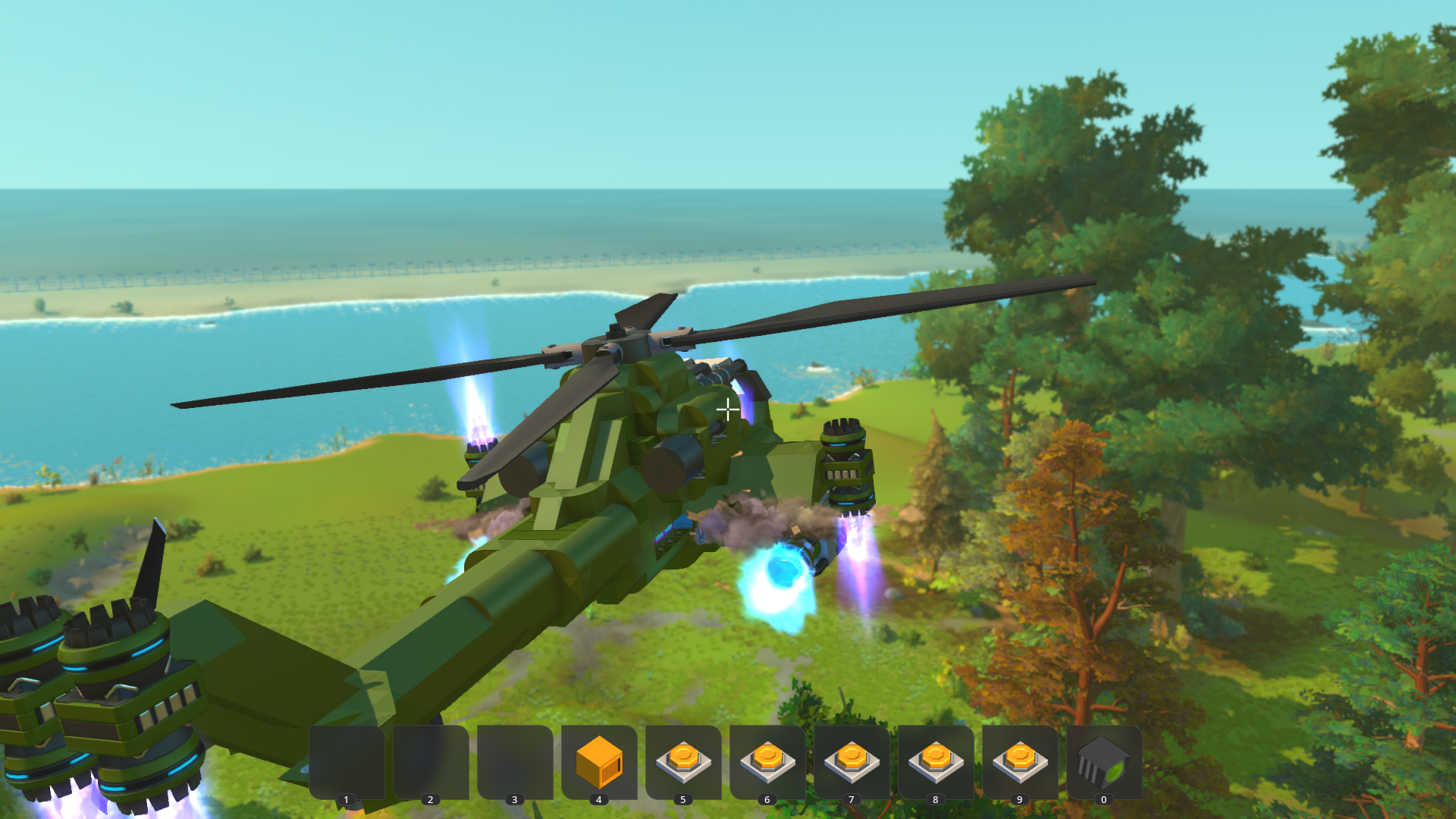Image resolution: width=1456 pixels, height=819 pixels.
Task: Select the orange cube block in slot 4
Action: (x=599, y=761)
